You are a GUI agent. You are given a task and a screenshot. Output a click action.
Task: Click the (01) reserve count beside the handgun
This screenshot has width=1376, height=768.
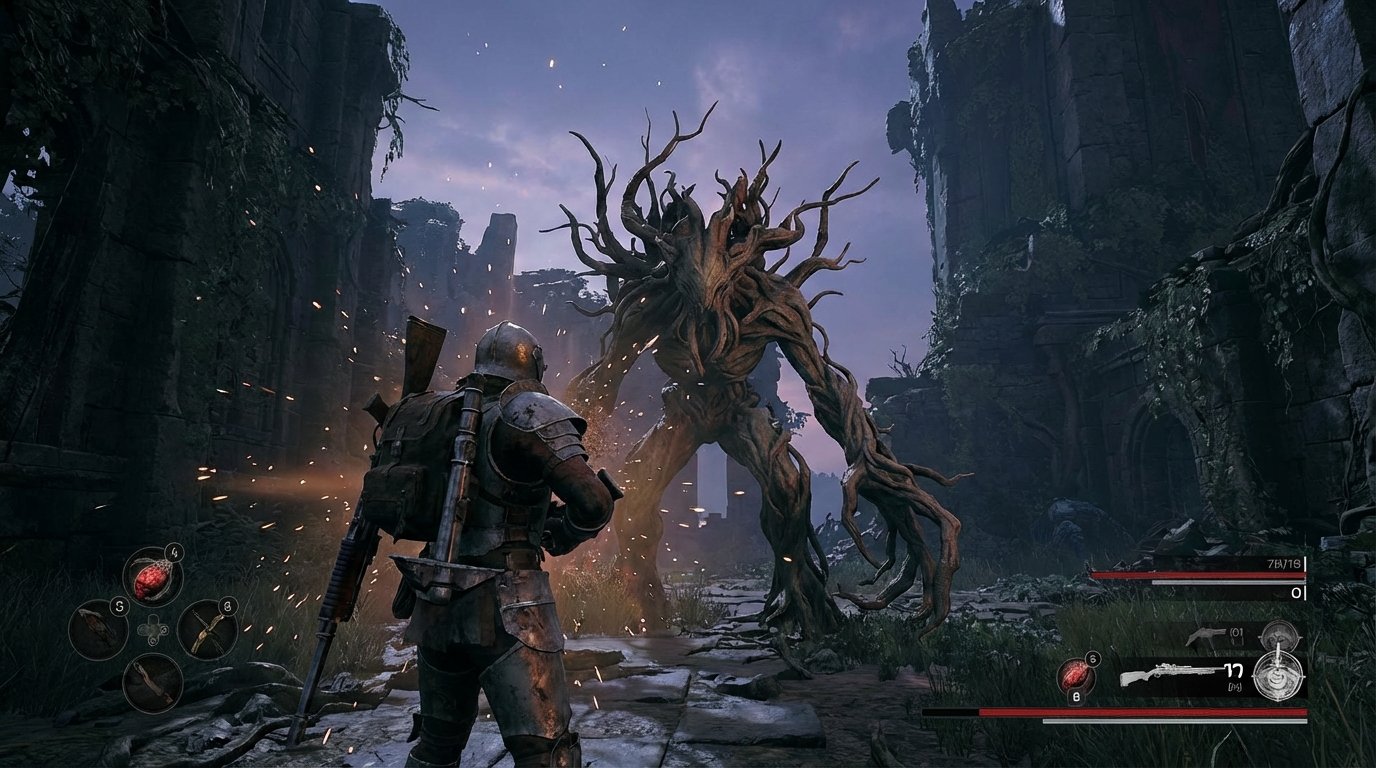click(x=1236, y=632)
